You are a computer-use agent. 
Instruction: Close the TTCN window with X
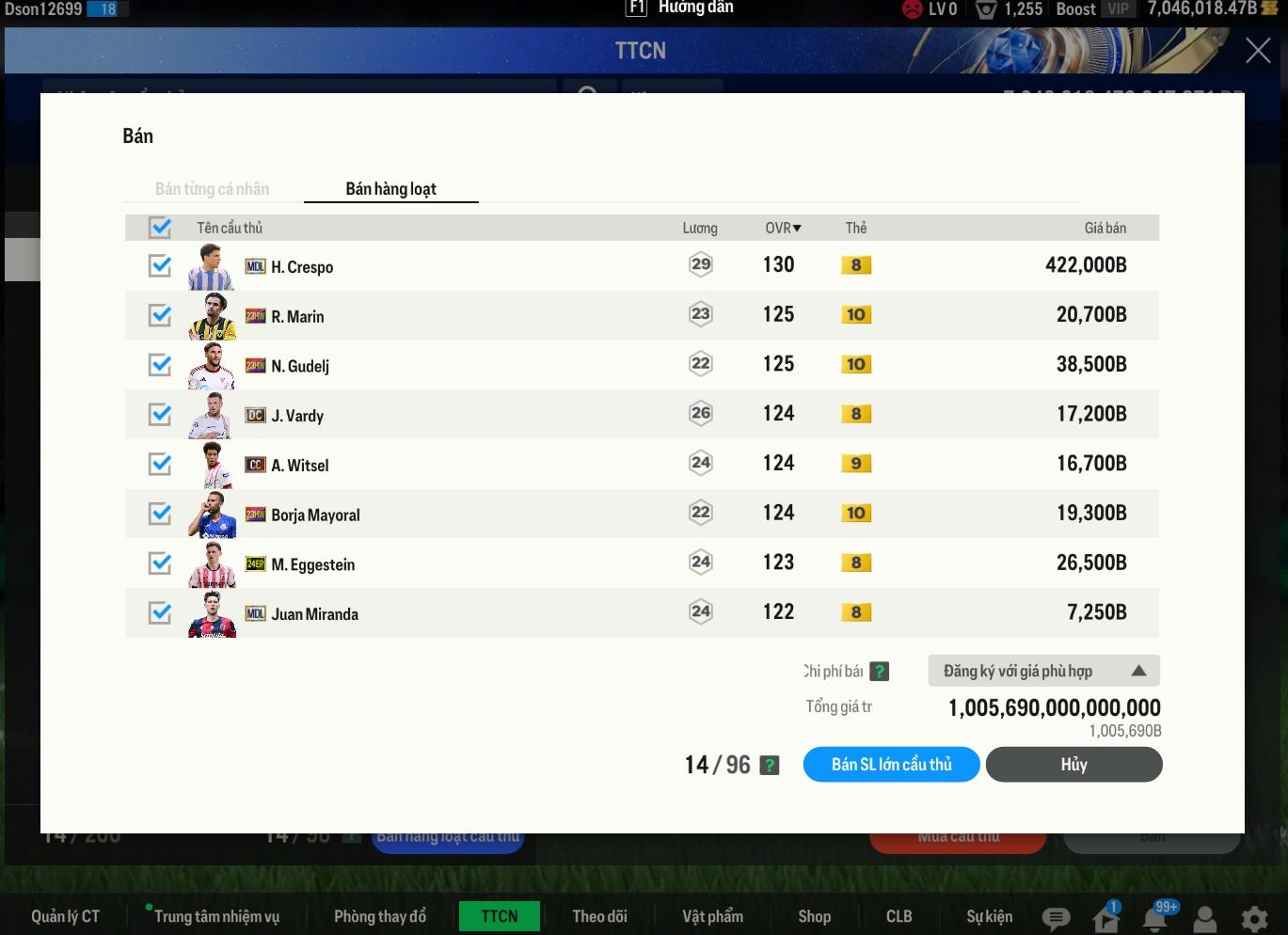[1258, 51]
